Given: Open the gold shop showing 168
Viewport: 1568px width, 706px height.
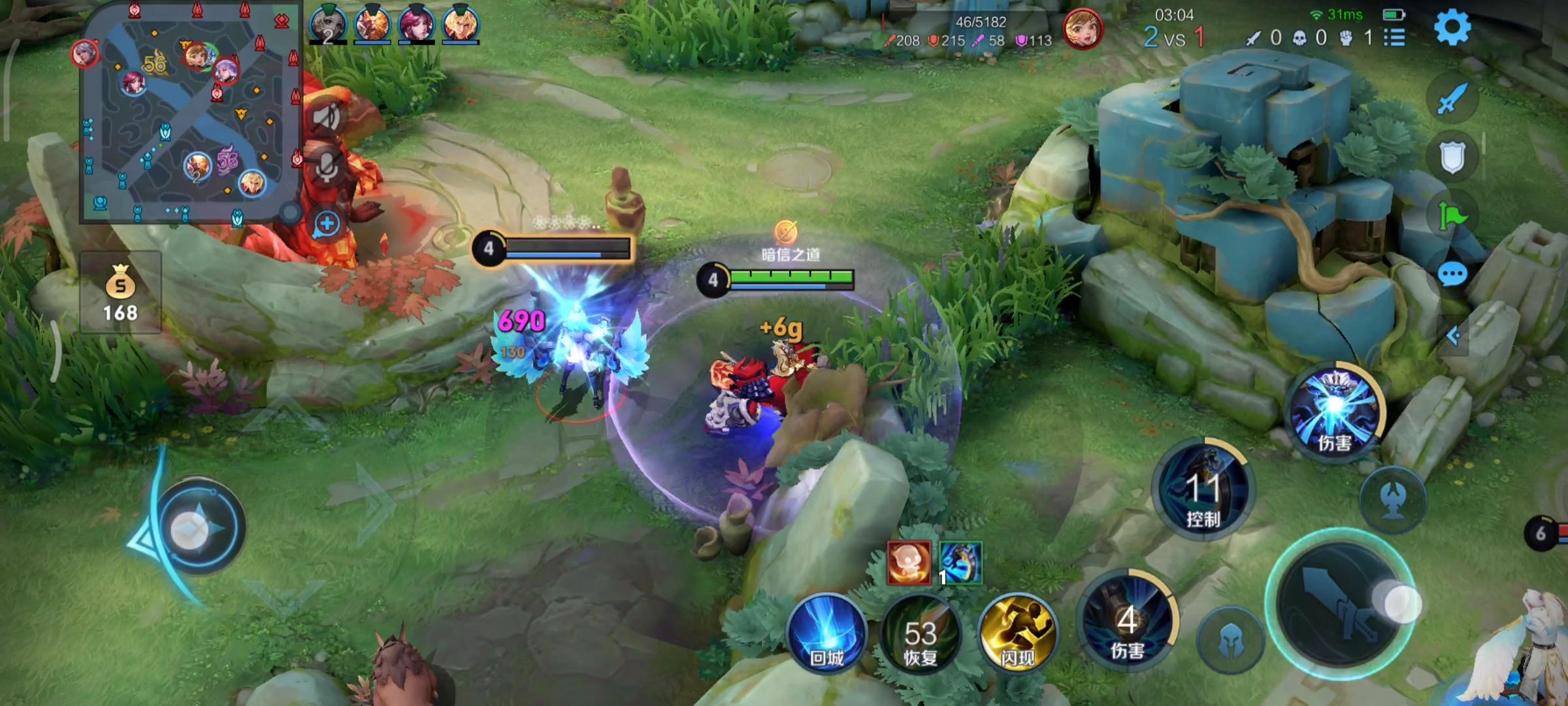Looking at the screenshot, I should click(121, 292).
